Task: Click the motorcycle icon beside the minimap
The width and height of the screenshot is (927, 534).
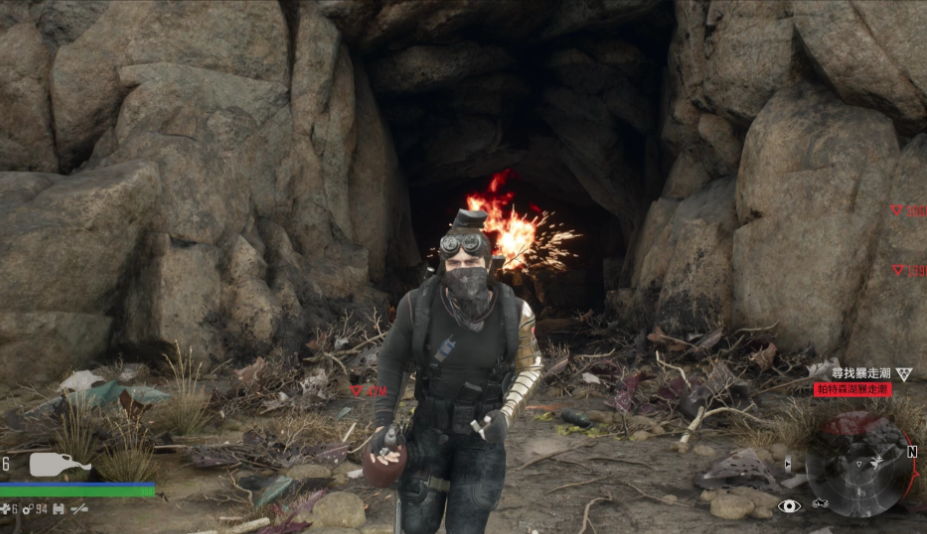Action: [820, 503]
